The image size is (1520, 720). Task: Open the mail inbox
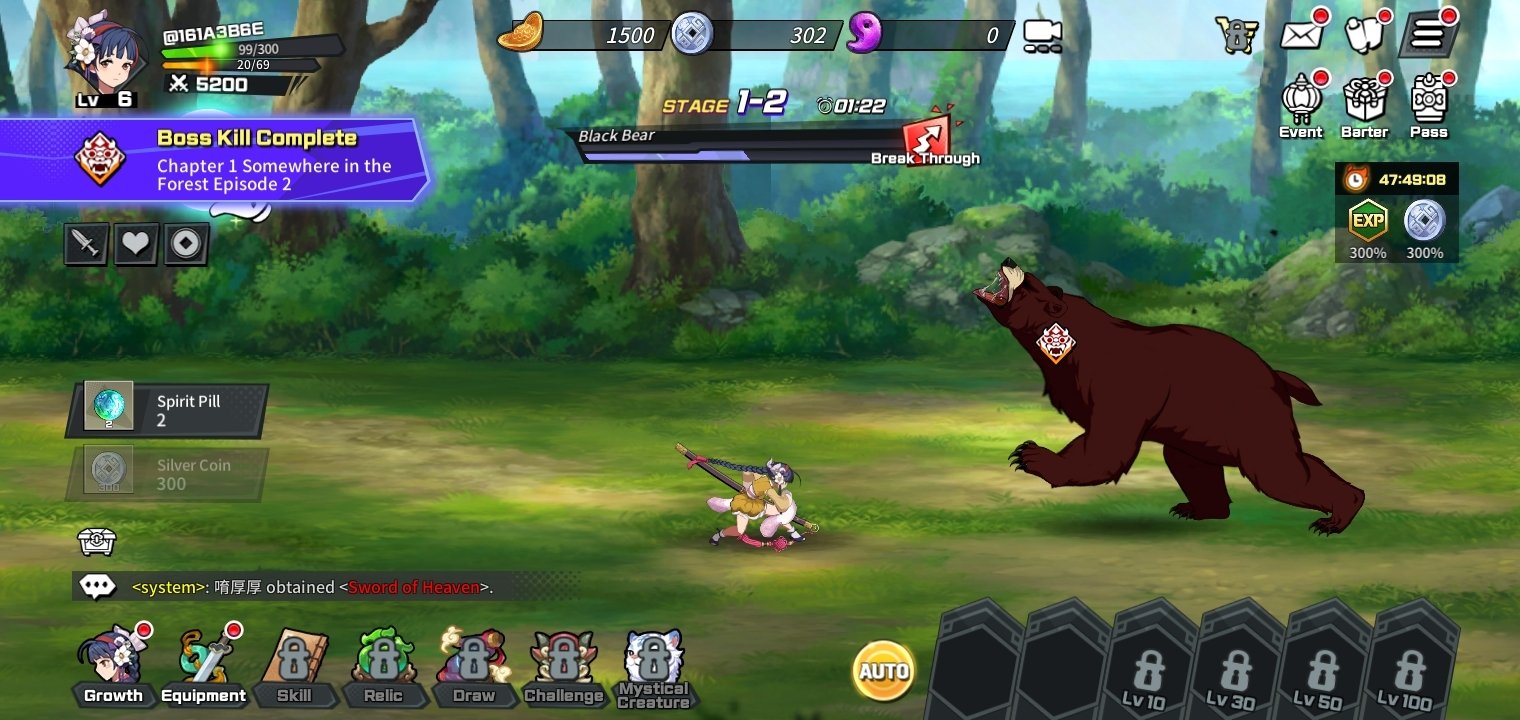pyautogui.click(x=1302, y=35)
